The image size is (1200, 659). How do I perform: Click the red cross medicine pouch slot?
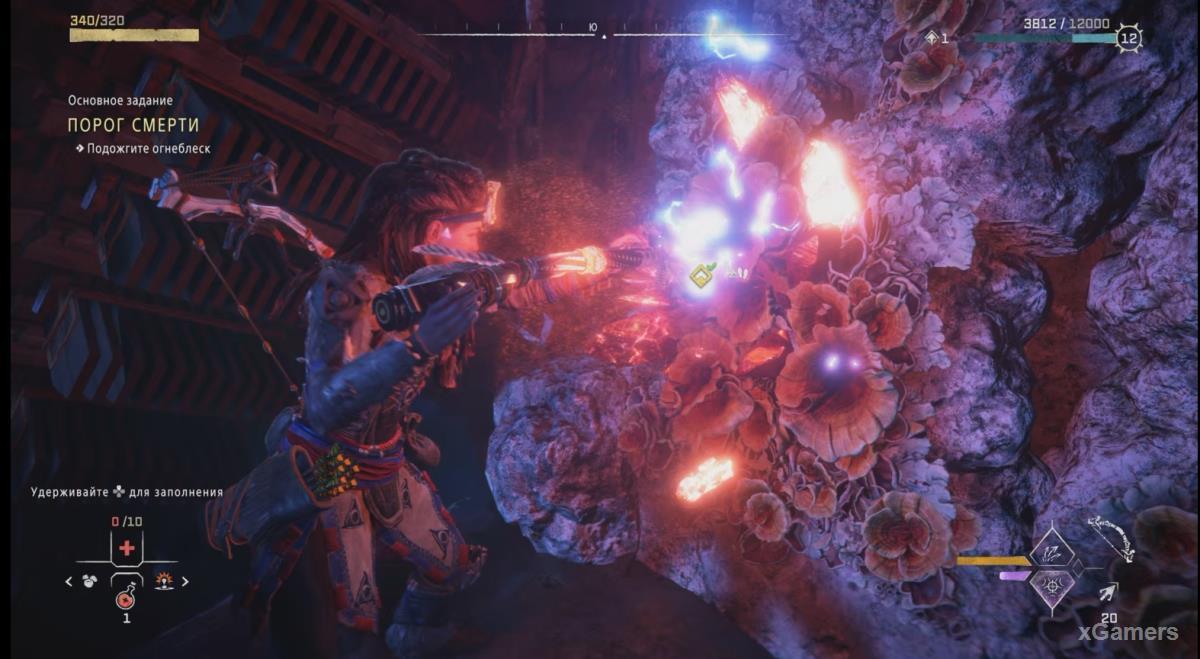coord(126,550)
